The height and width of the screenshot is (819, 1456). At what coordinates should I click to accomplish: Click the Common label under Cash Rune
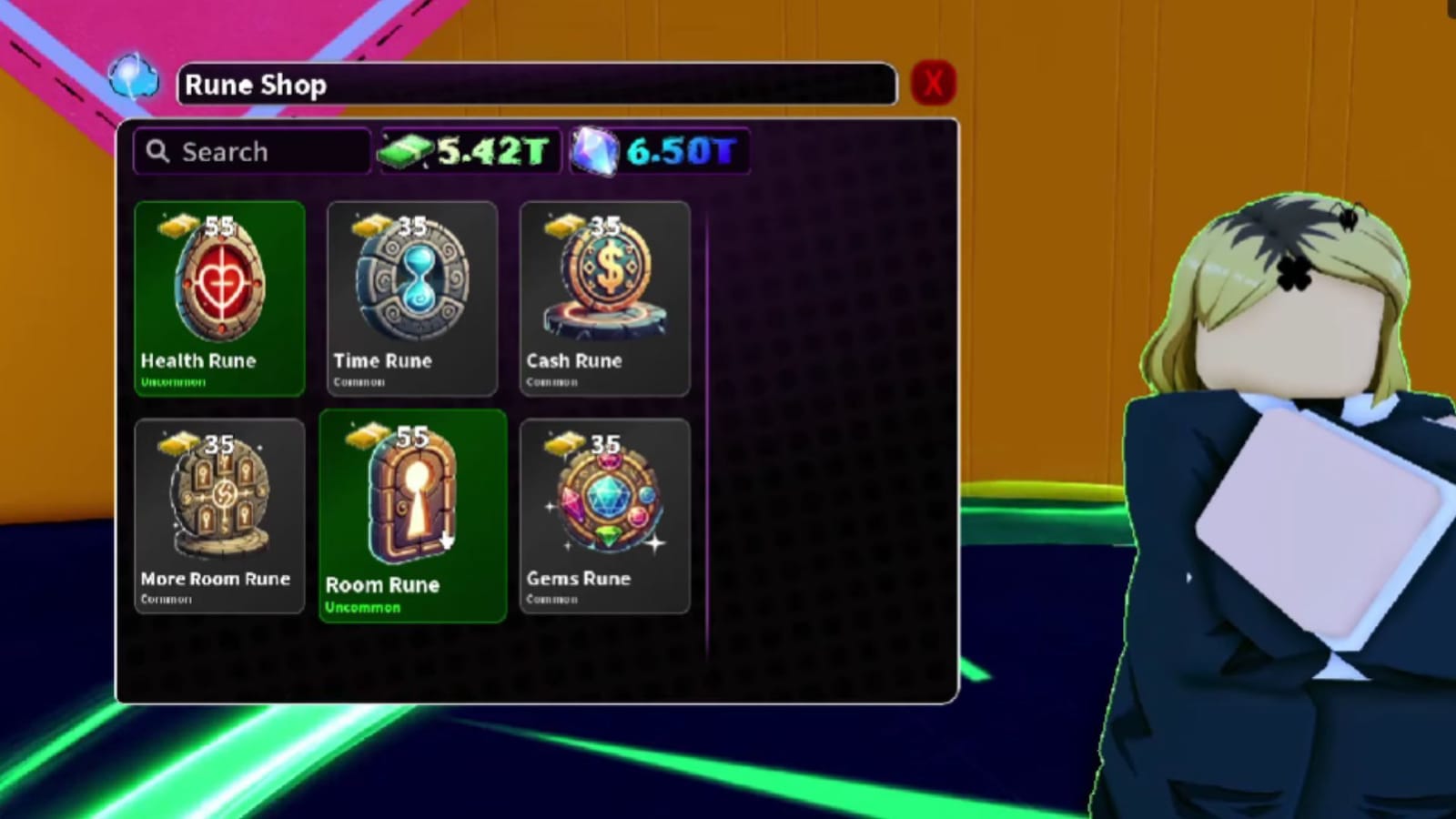coord(550,382)
